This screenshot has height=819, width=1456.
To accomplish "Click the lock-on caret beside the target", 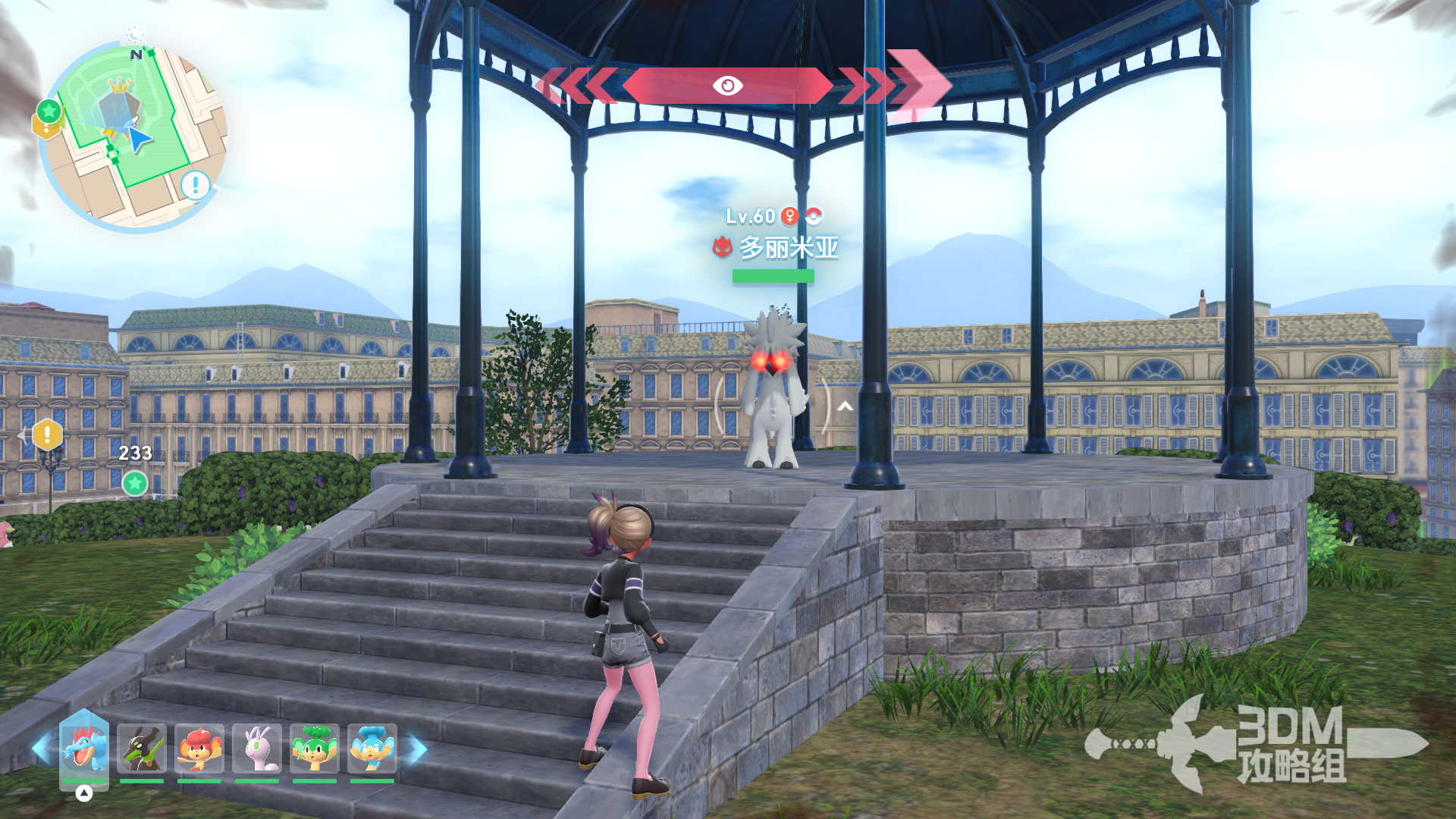I will [846, 406].
